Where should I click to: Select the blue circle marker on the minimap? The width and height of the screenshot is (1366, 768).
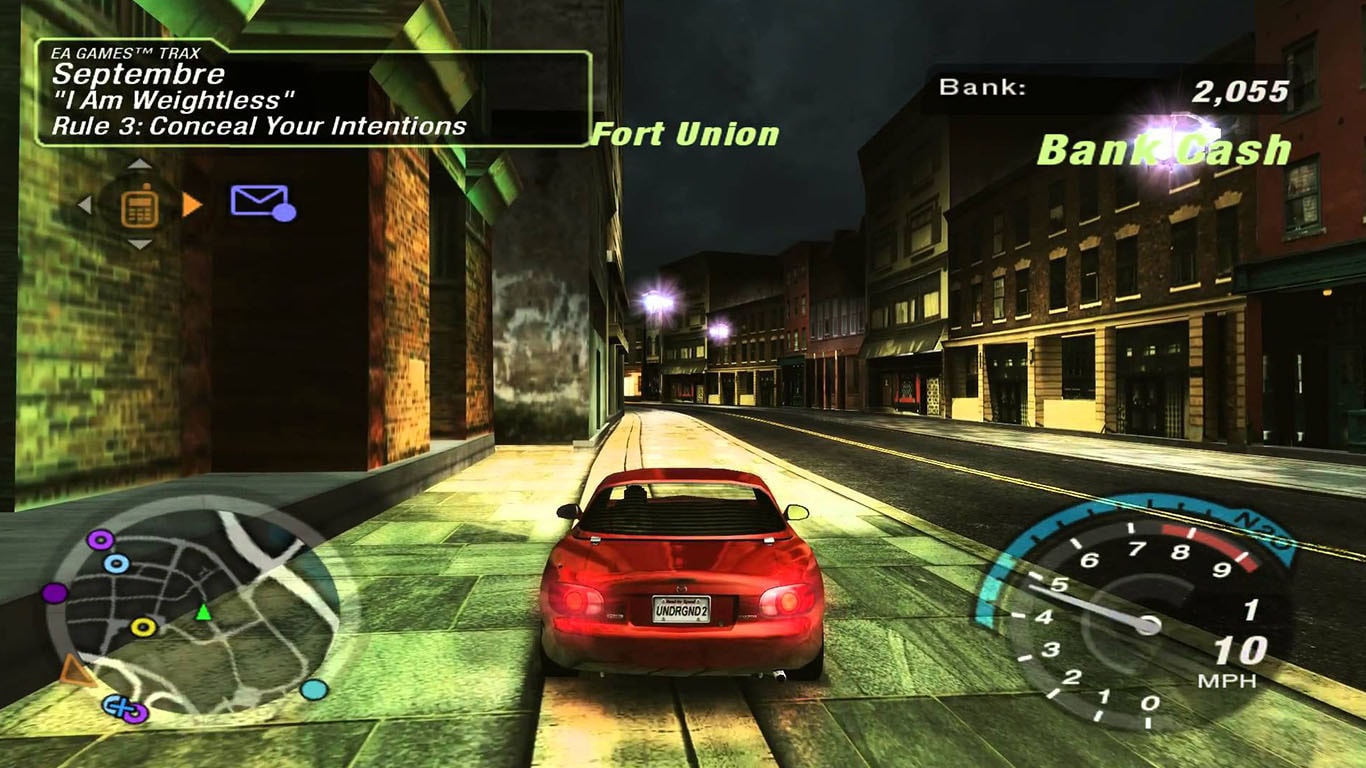click(x=116, y=563)
